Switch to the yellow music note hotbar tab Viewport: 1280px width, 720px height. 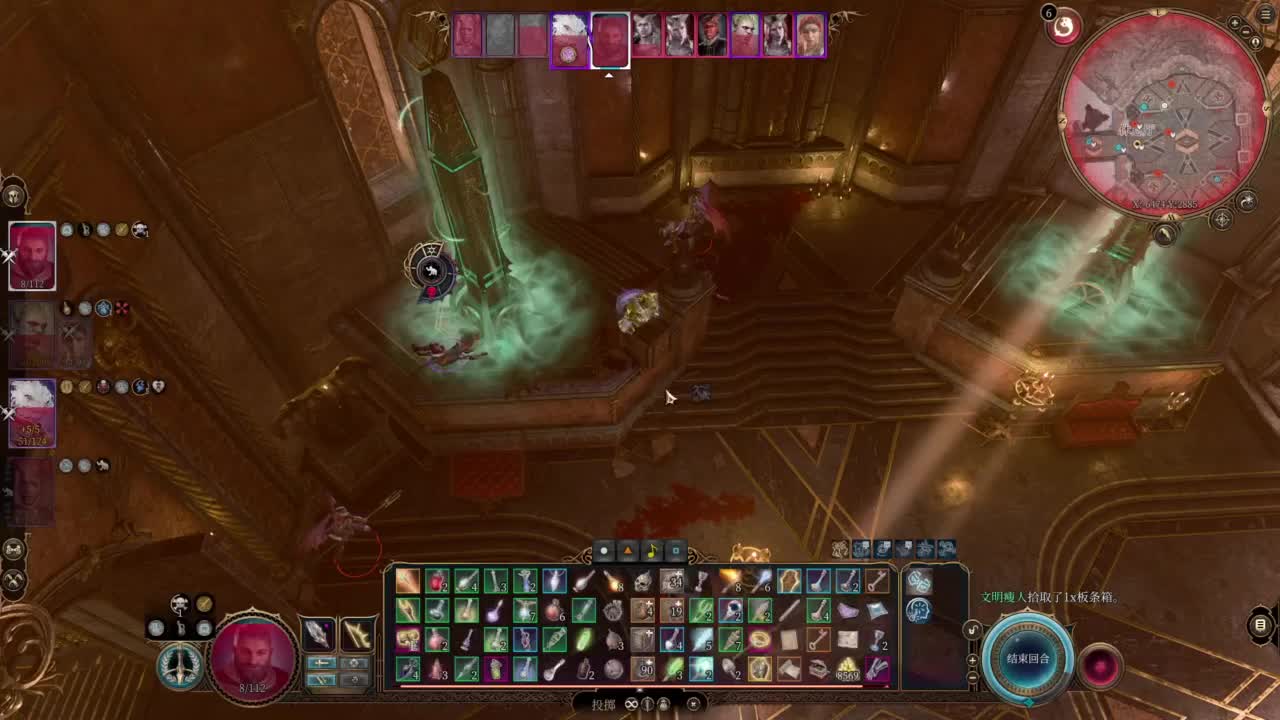(x=651, y=551)
